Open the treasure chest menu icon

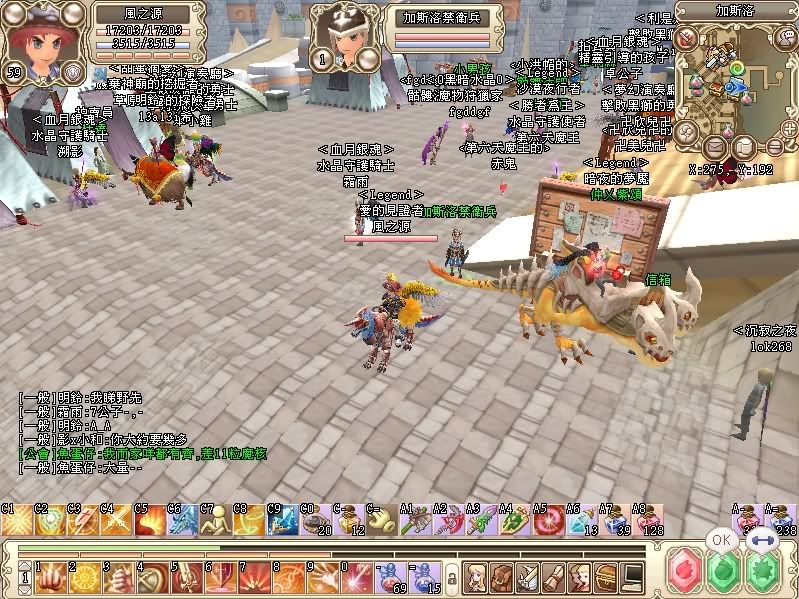coord(605,578)
